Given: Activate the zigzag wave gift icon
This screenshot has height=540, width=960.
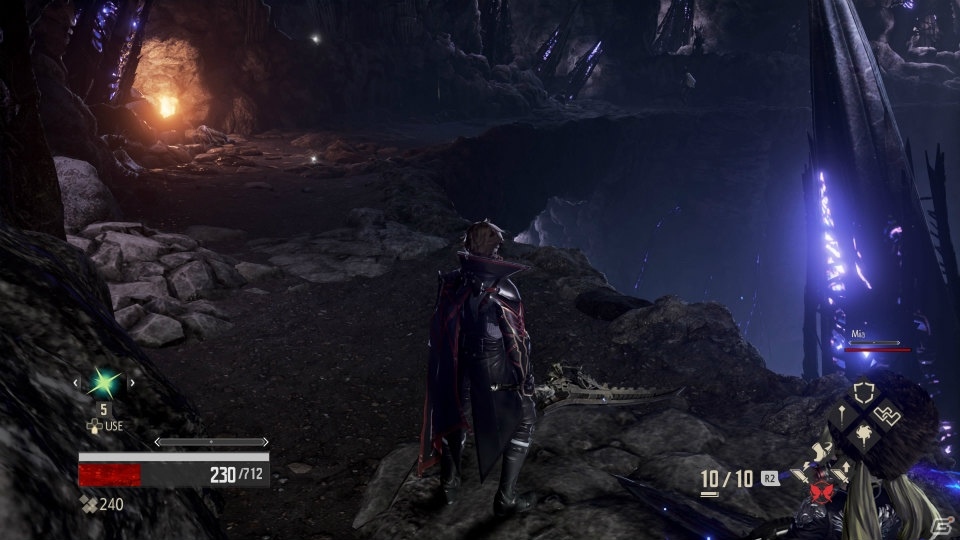Looking at the screenshot, I should coord(885,412).
